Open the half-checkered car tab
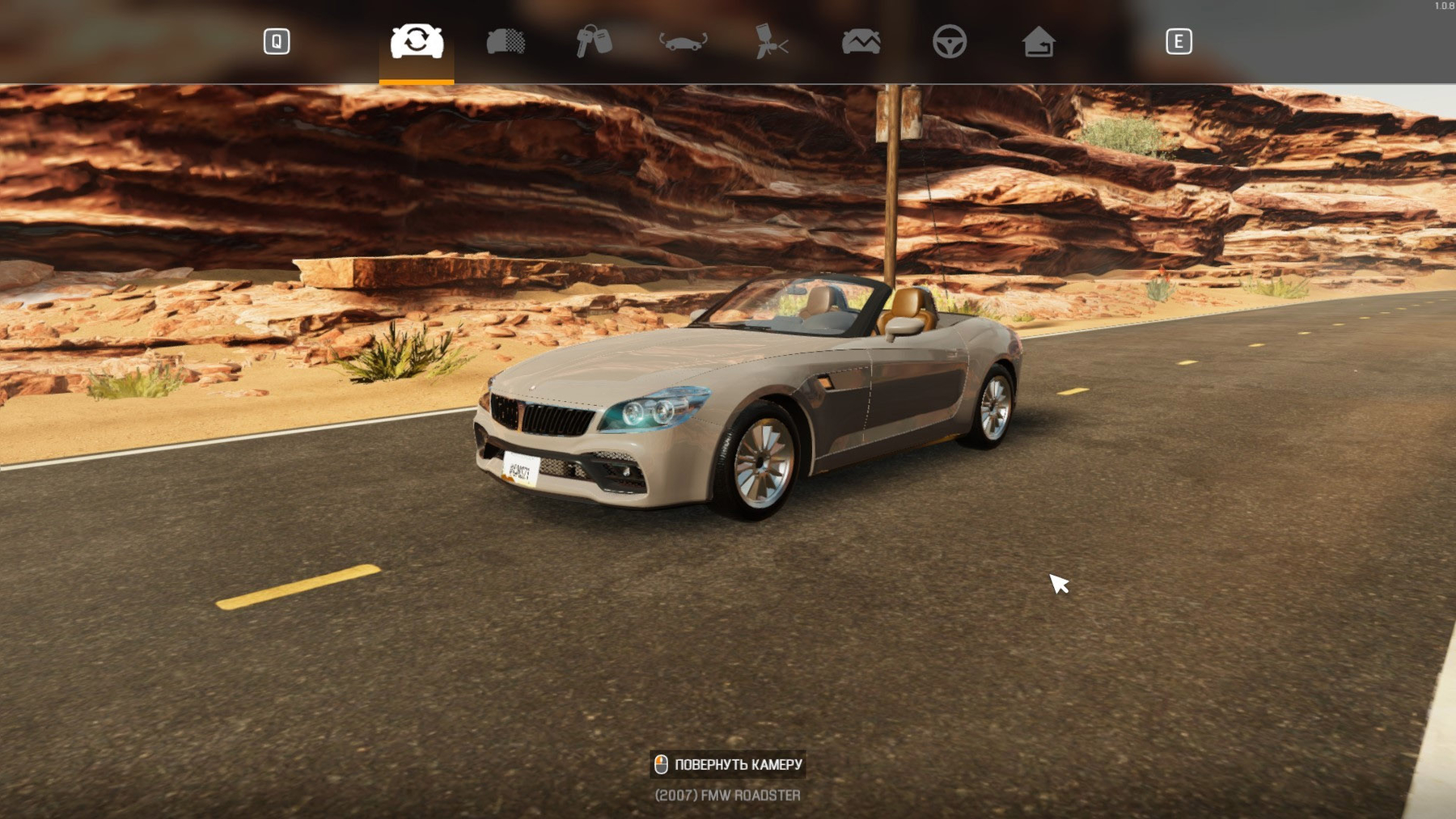 click(x=506, y=41)
